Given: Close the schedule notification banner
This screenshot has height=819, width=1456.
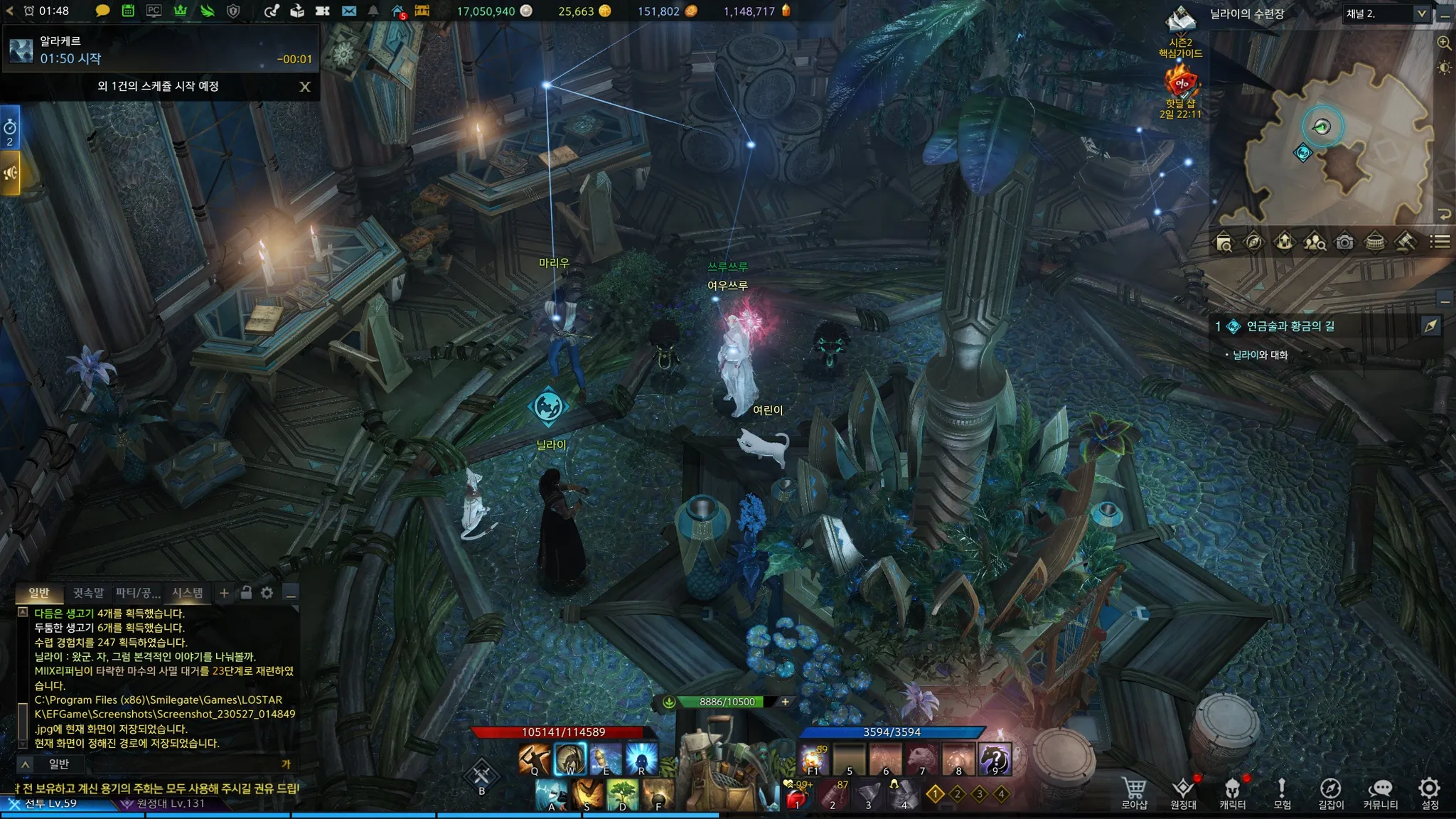Looking at the screenshot, I should point(305,87).
